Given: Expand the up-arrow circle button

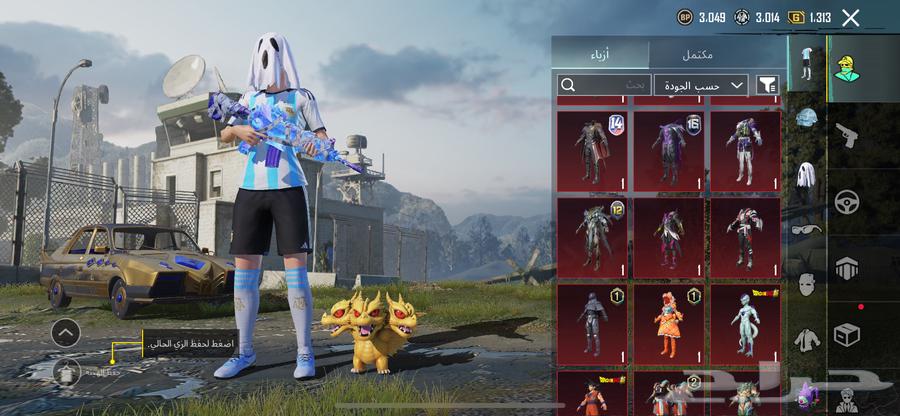Looking at the screenshot, I should [65, 333].
